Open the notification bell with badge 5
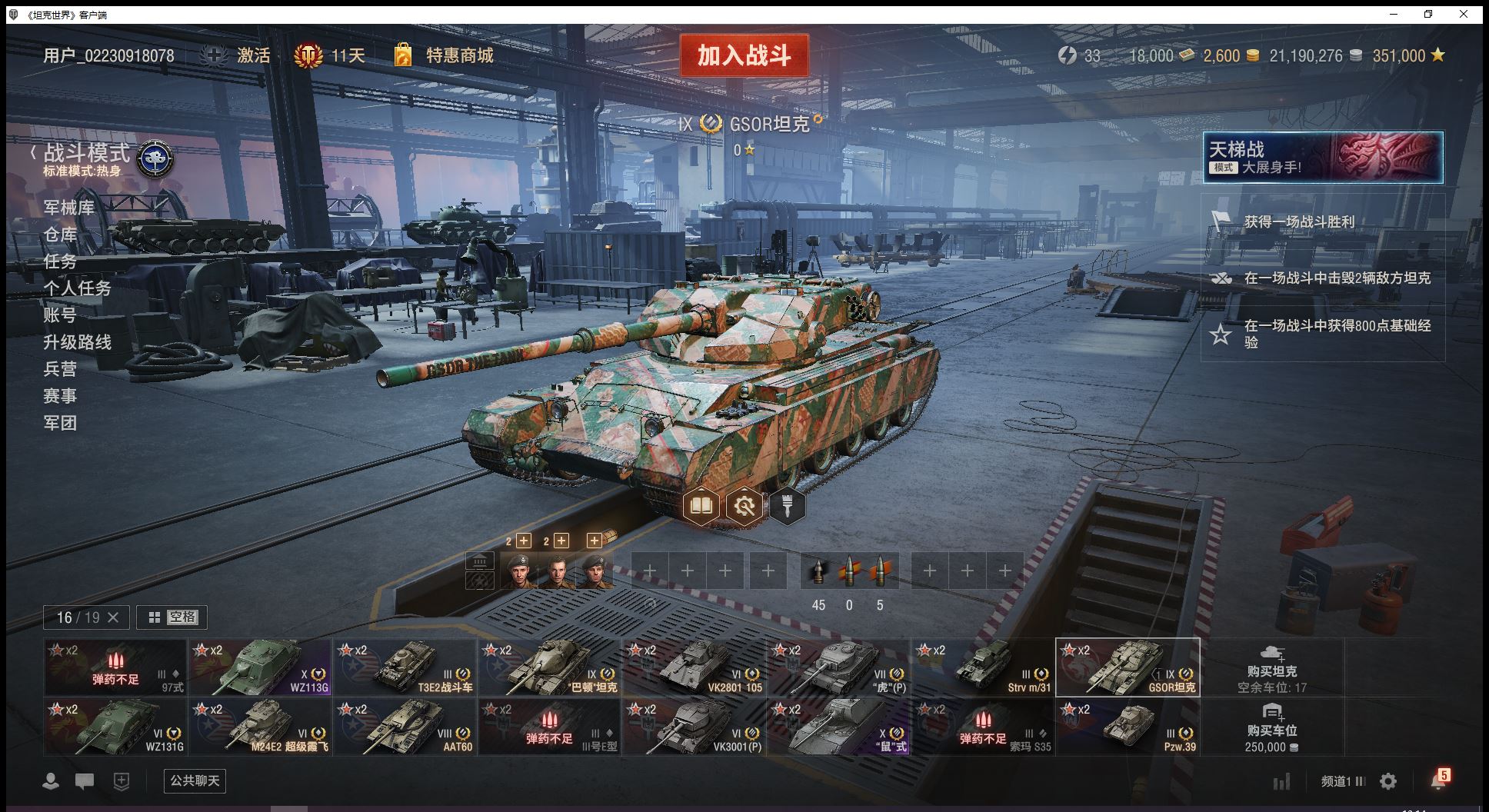This screenshot has width=1489, height=812. tap(1438, 780)
